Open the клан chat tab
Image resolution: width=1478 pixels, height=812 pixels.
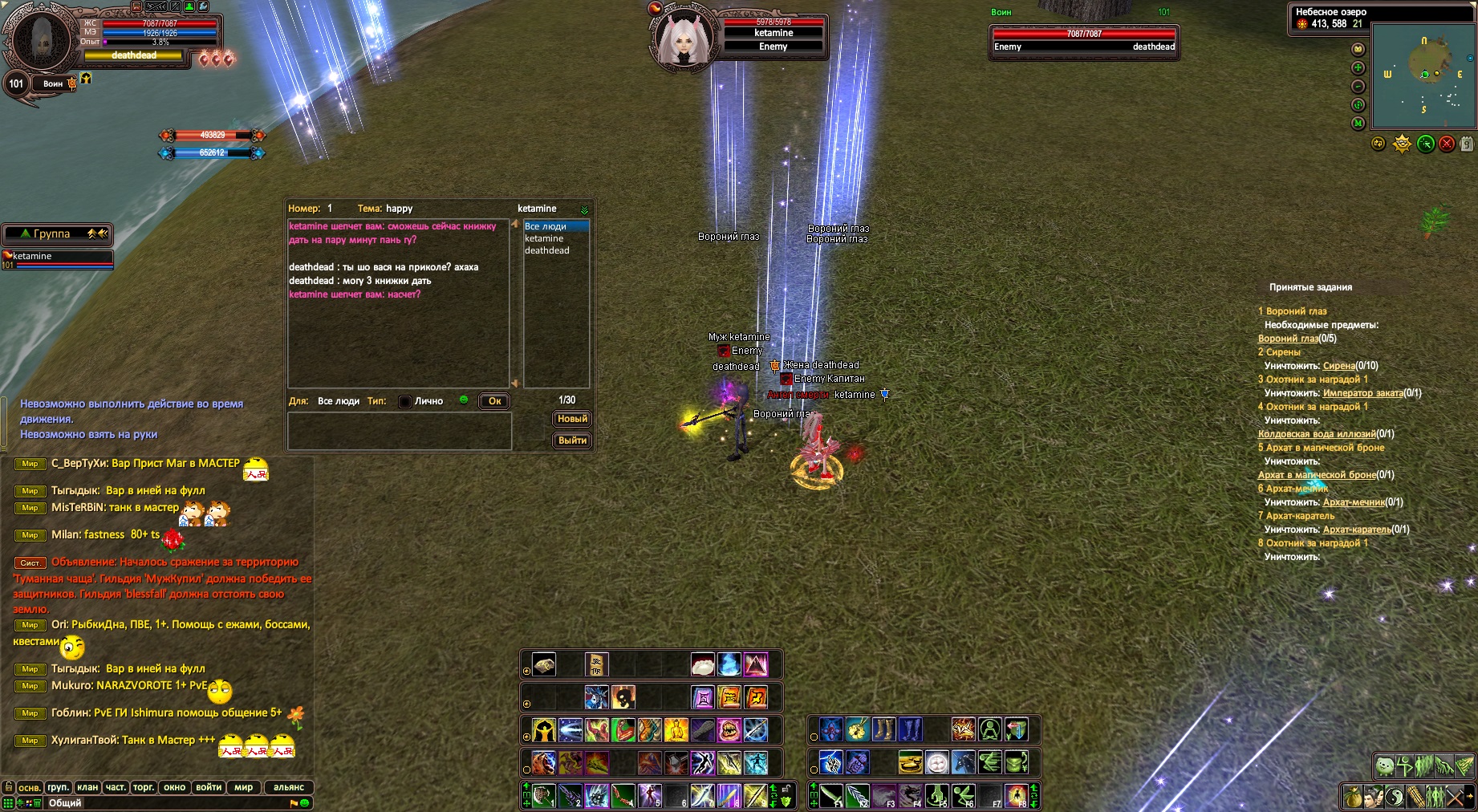[x=87, y=787]
